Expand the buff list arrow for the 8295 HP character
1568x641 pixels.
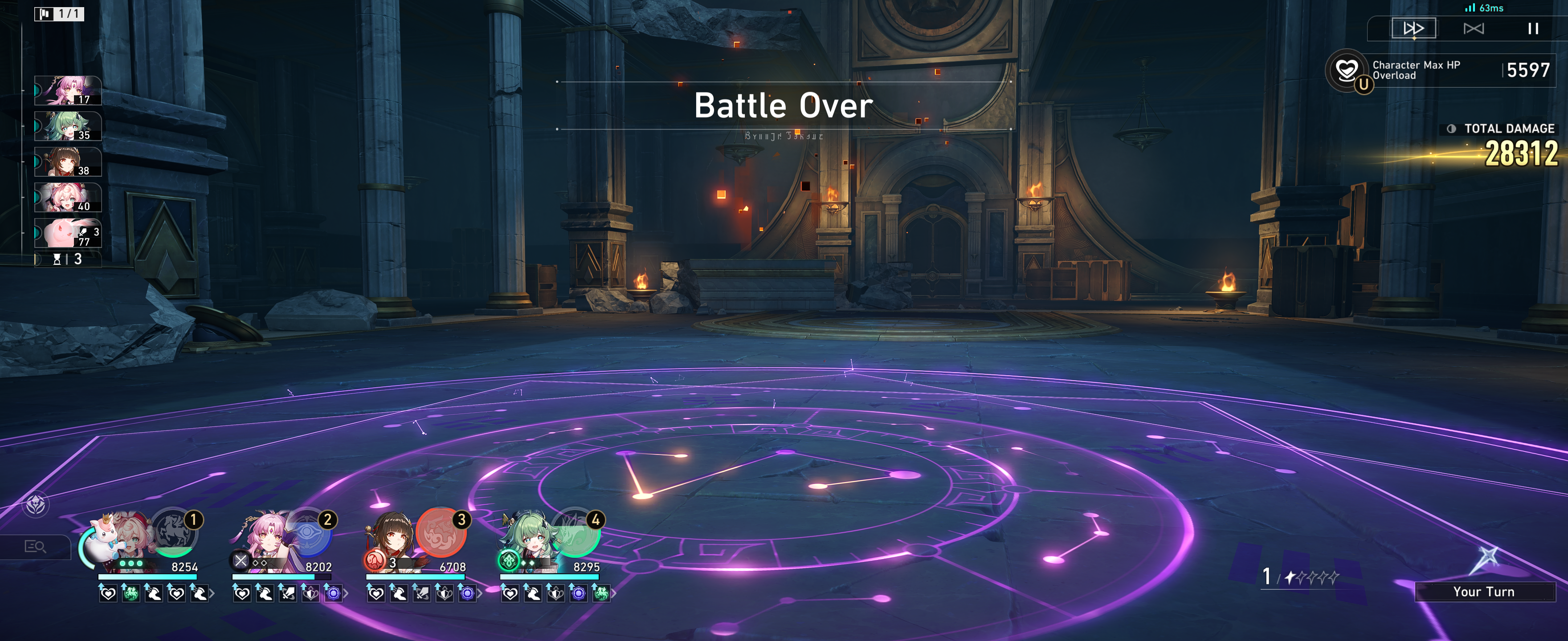613,593
